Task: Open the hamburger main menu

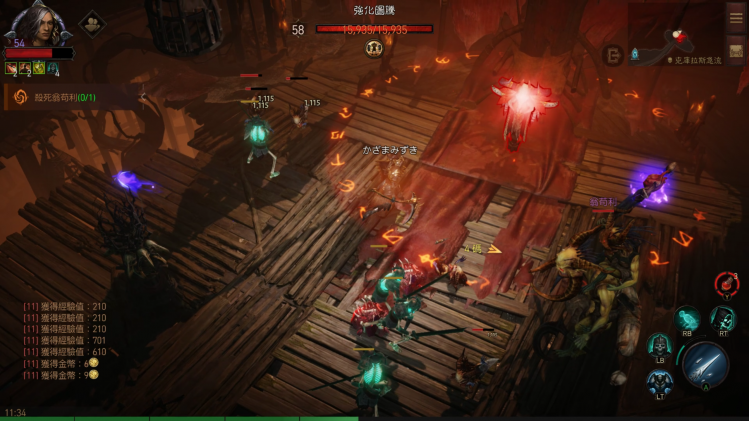Action: [x=735, y=17]
